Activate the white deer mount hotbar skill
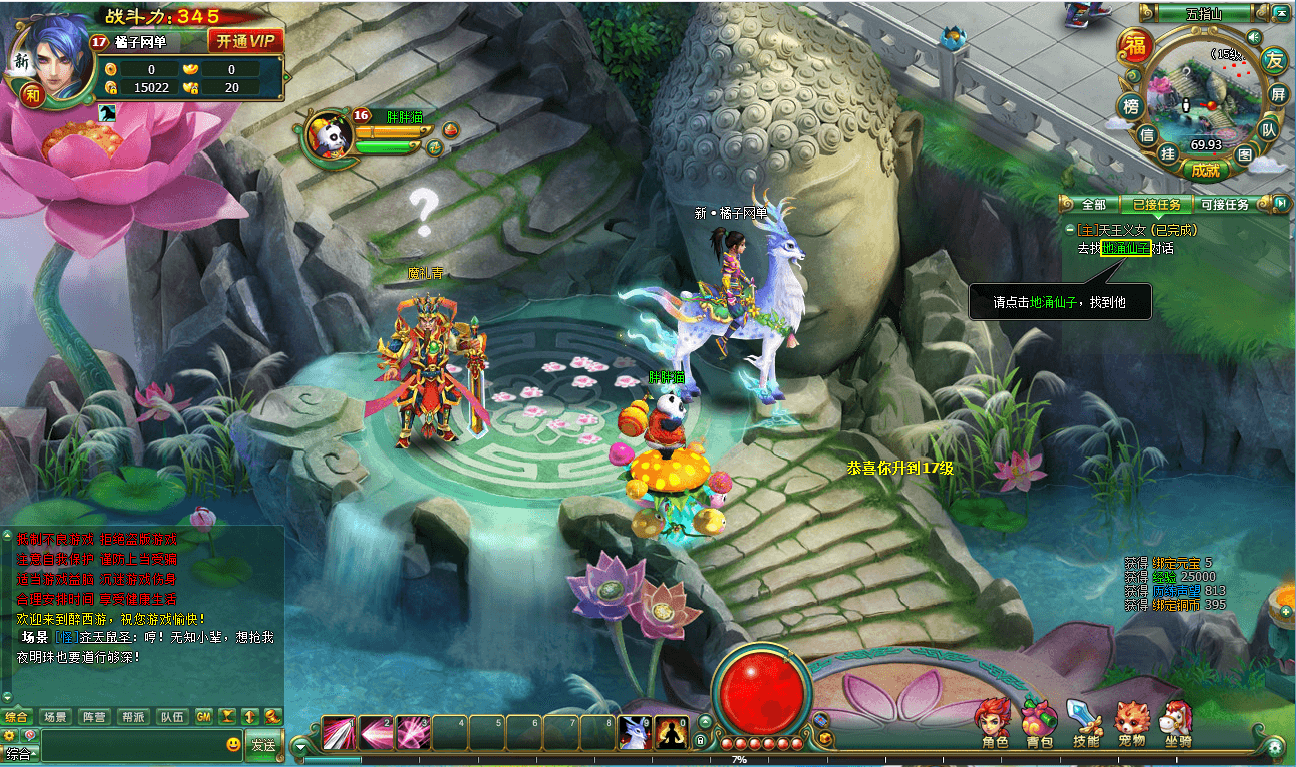The image size is (1296, 767). [635, 733]
